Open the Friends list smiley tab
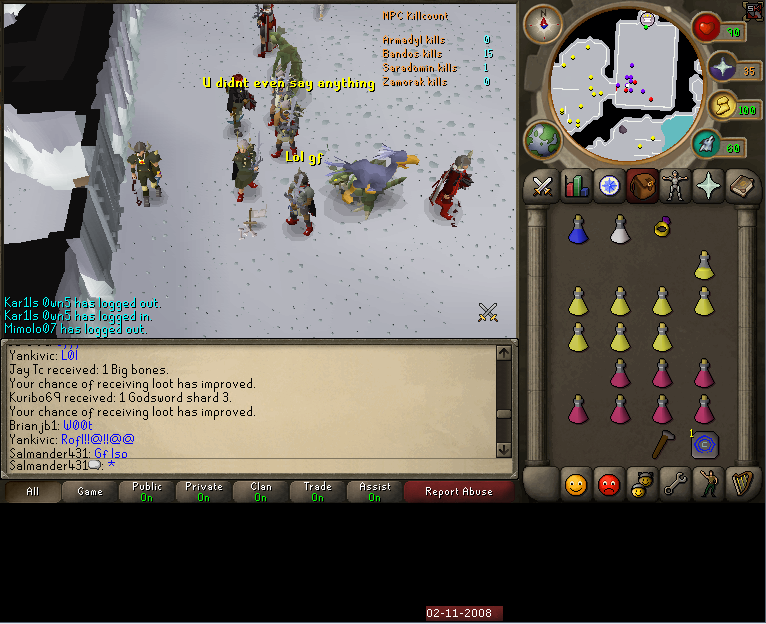Viewport: 766px width, 624px height. pos(576,485)
